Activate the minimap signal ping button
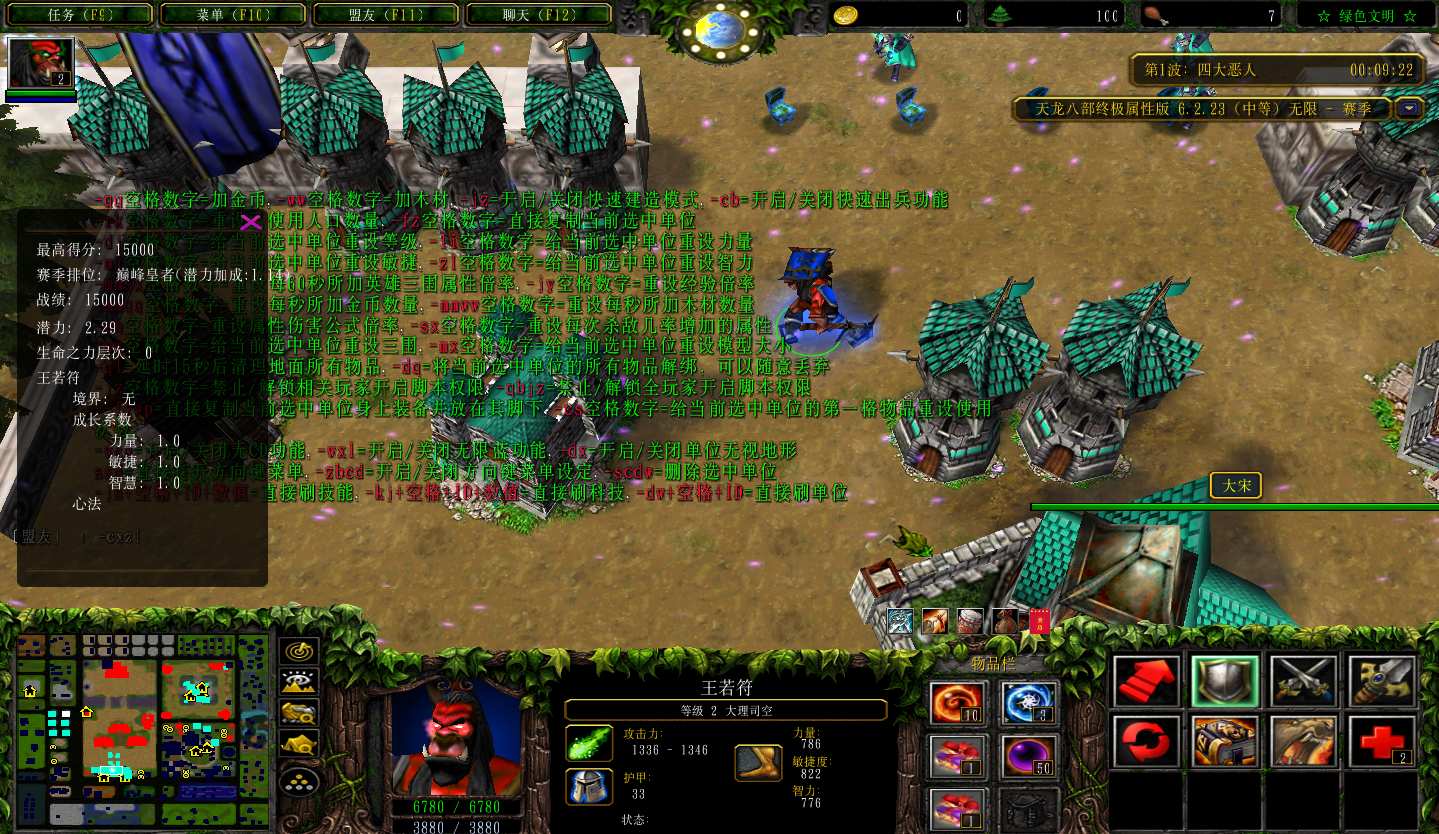Screen dimensions: 1439x834 (x=298, y=650)
